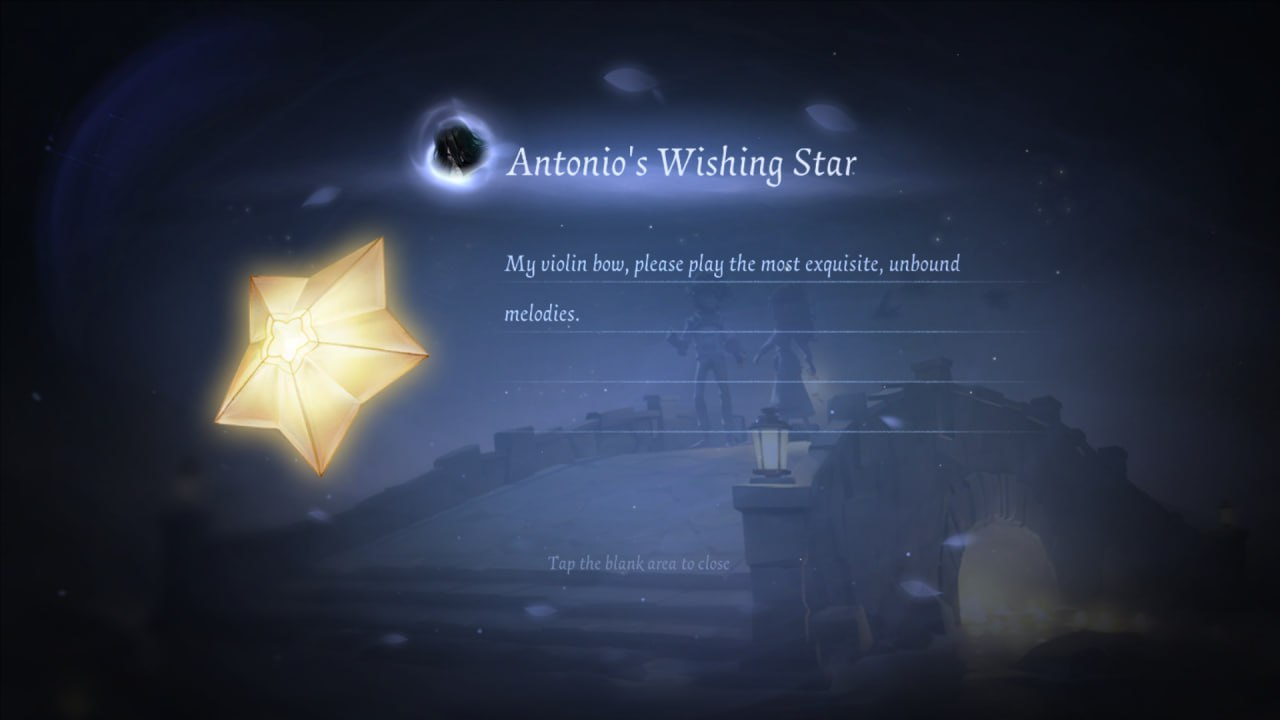Tap the "Tap the blank area to close" hint

[x=639, y=564]
